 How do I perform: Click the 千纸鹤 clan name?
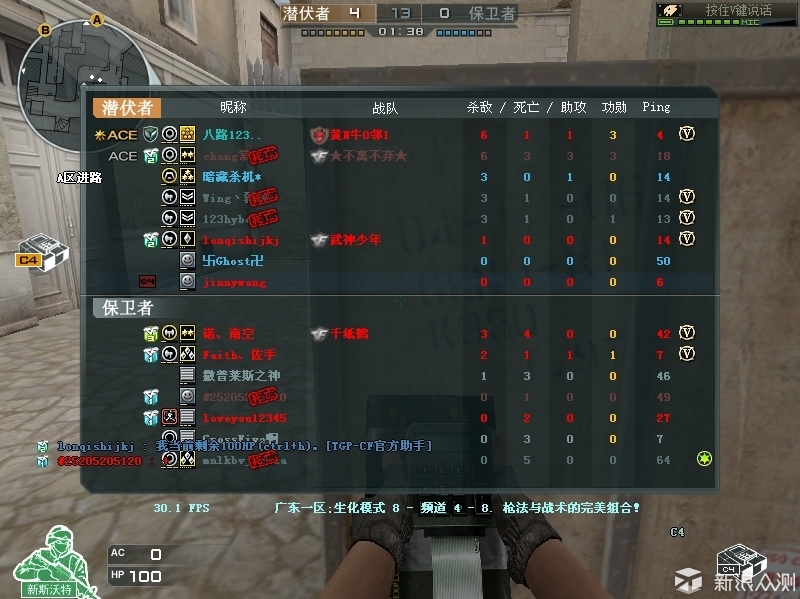pyautogui.click(x=349, y=333)
